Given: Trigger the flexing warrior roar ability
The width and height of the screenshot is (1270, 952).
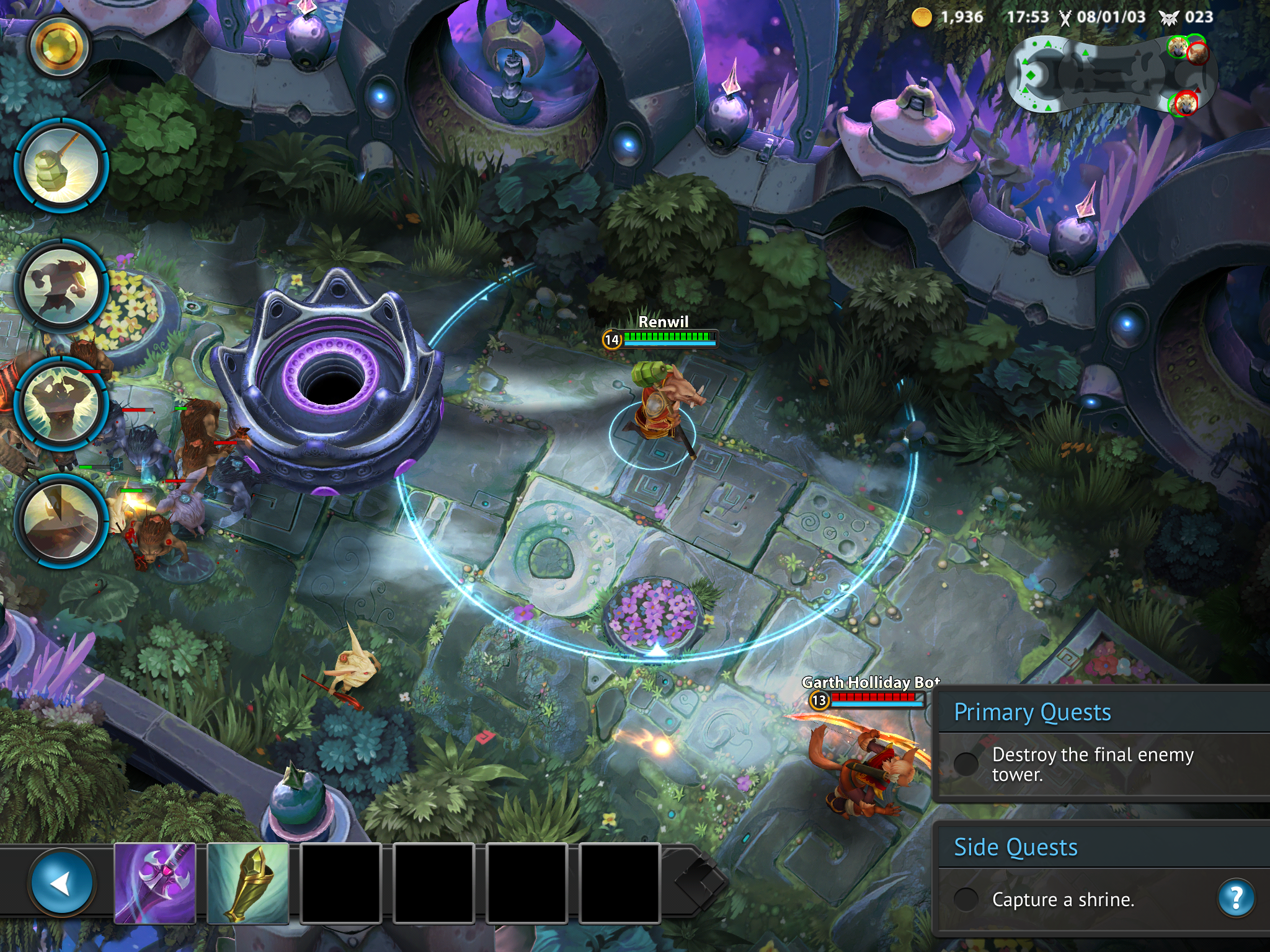Looking at the screenshot, I should (x=61, y=403).
